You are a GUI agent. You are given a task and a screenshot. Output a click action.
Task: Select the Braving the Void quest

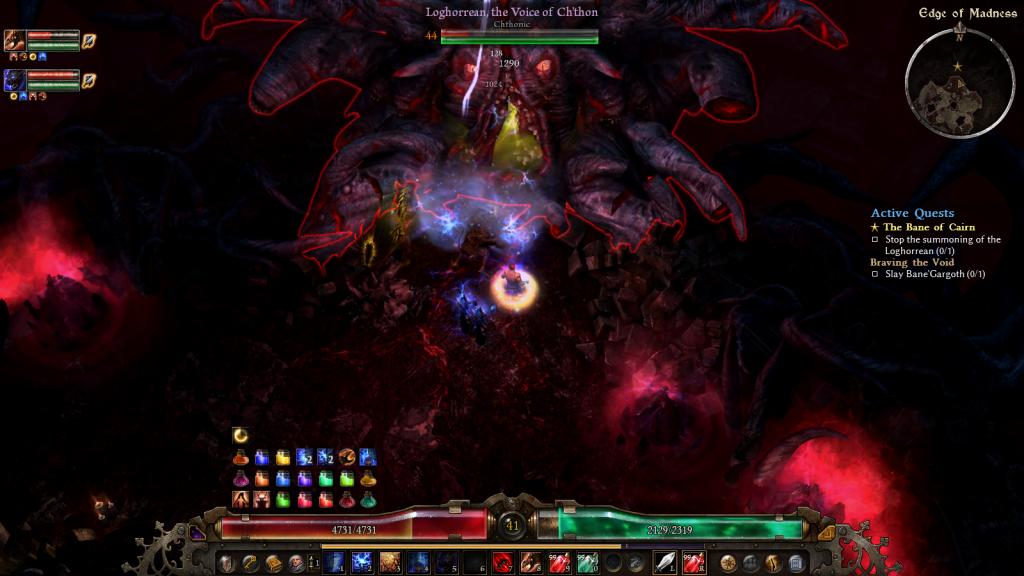(911, 262)
